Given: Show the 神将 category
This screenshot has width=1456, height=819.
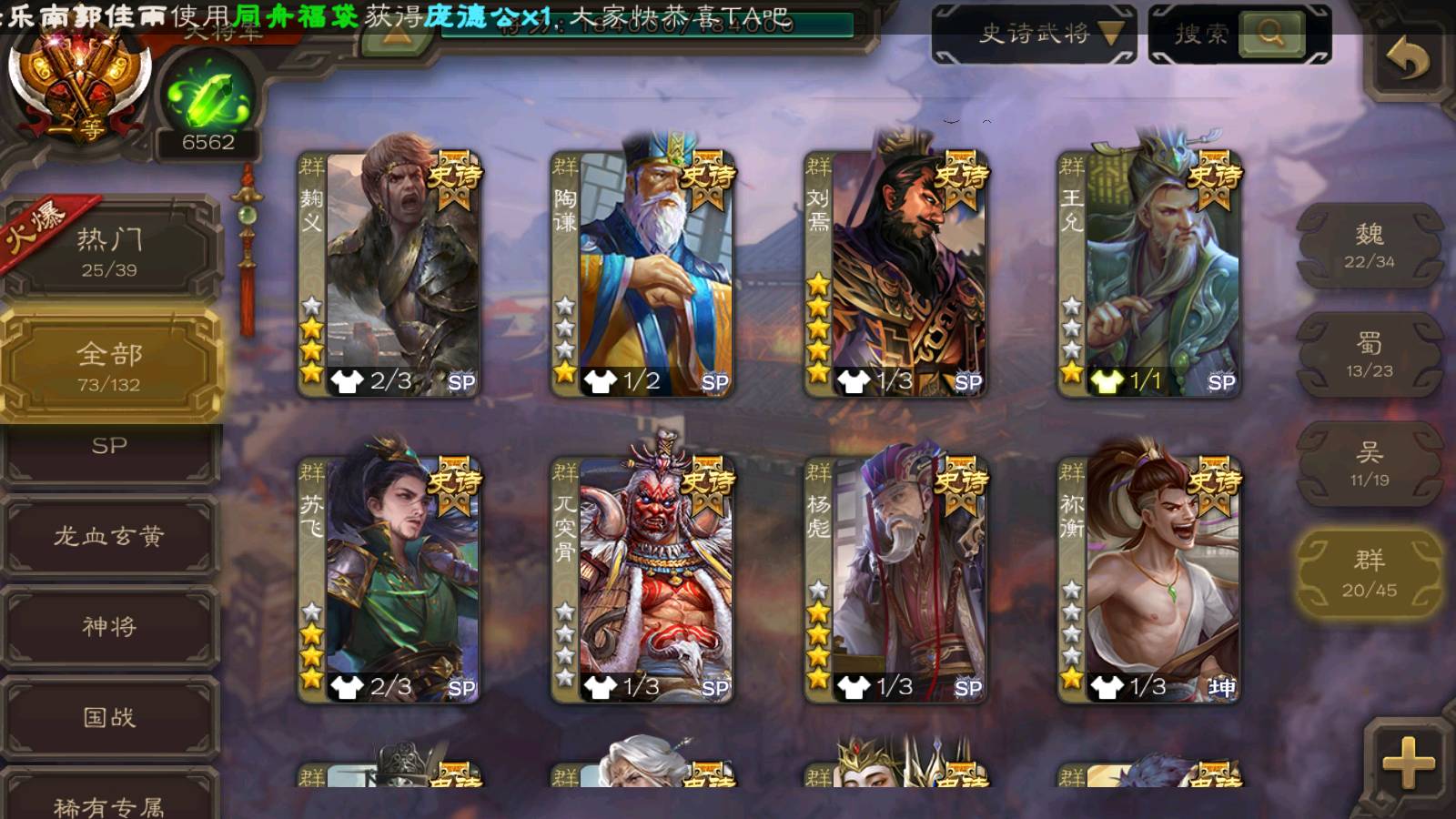Looking at the screenshot, I should (109, 627).
